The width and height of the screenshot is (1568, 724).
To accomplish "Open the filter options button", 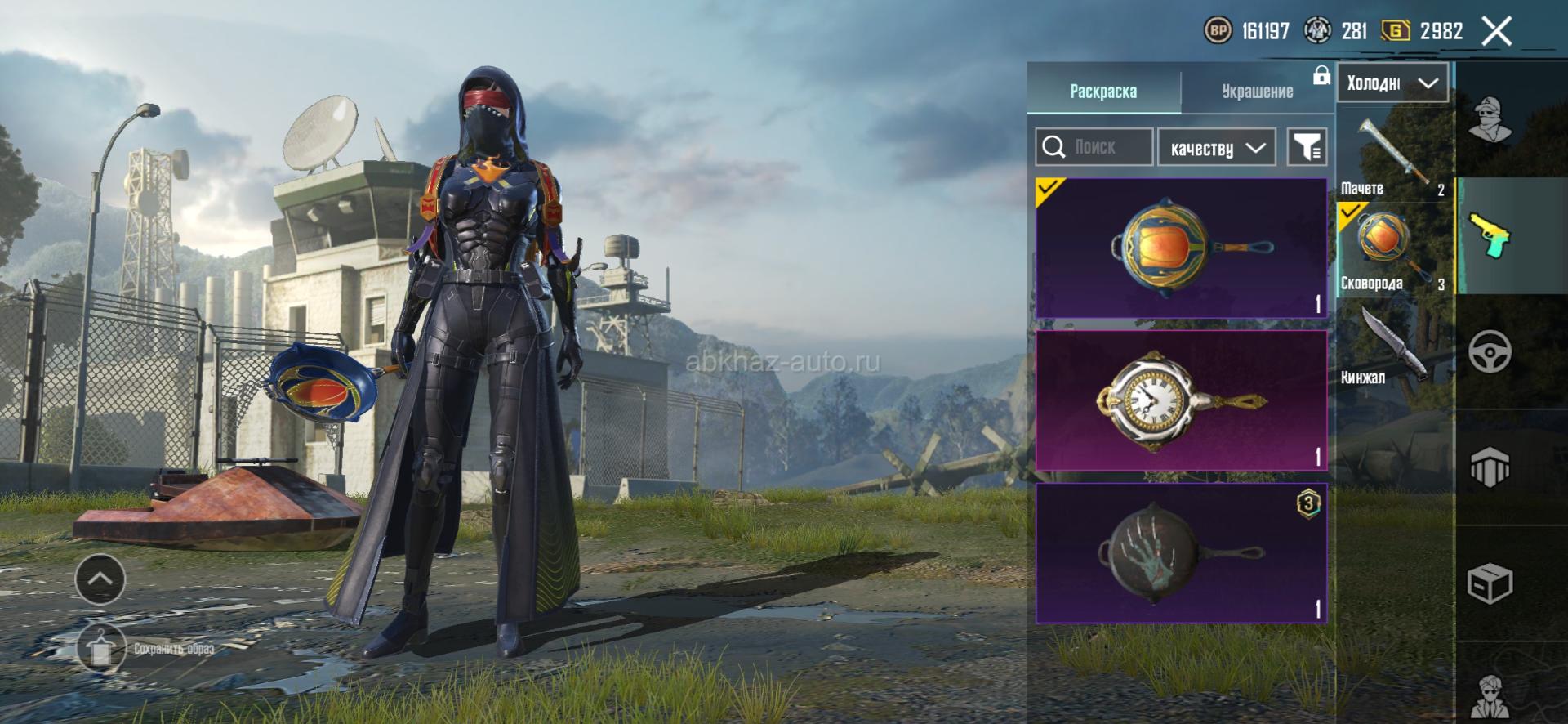I will (1307, 147).
